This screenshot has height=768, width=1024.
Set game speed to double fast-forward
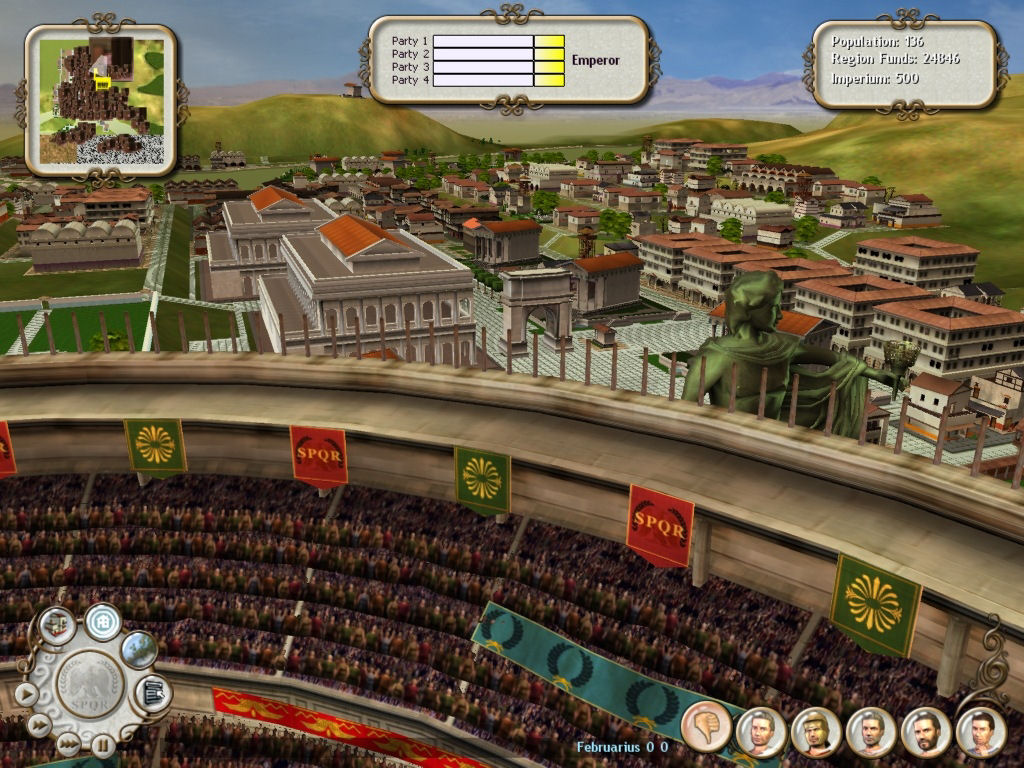click(40, 725)
